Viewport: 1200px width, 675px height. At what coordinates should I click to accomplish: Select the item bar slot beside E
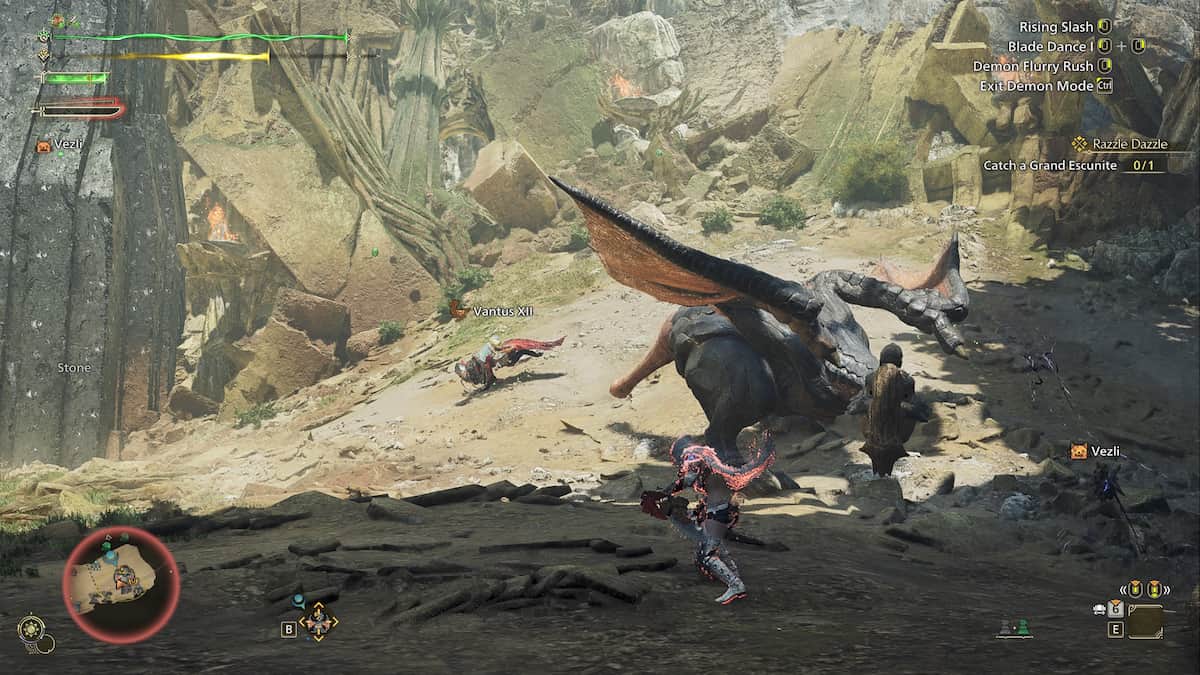pos(1145,622)
